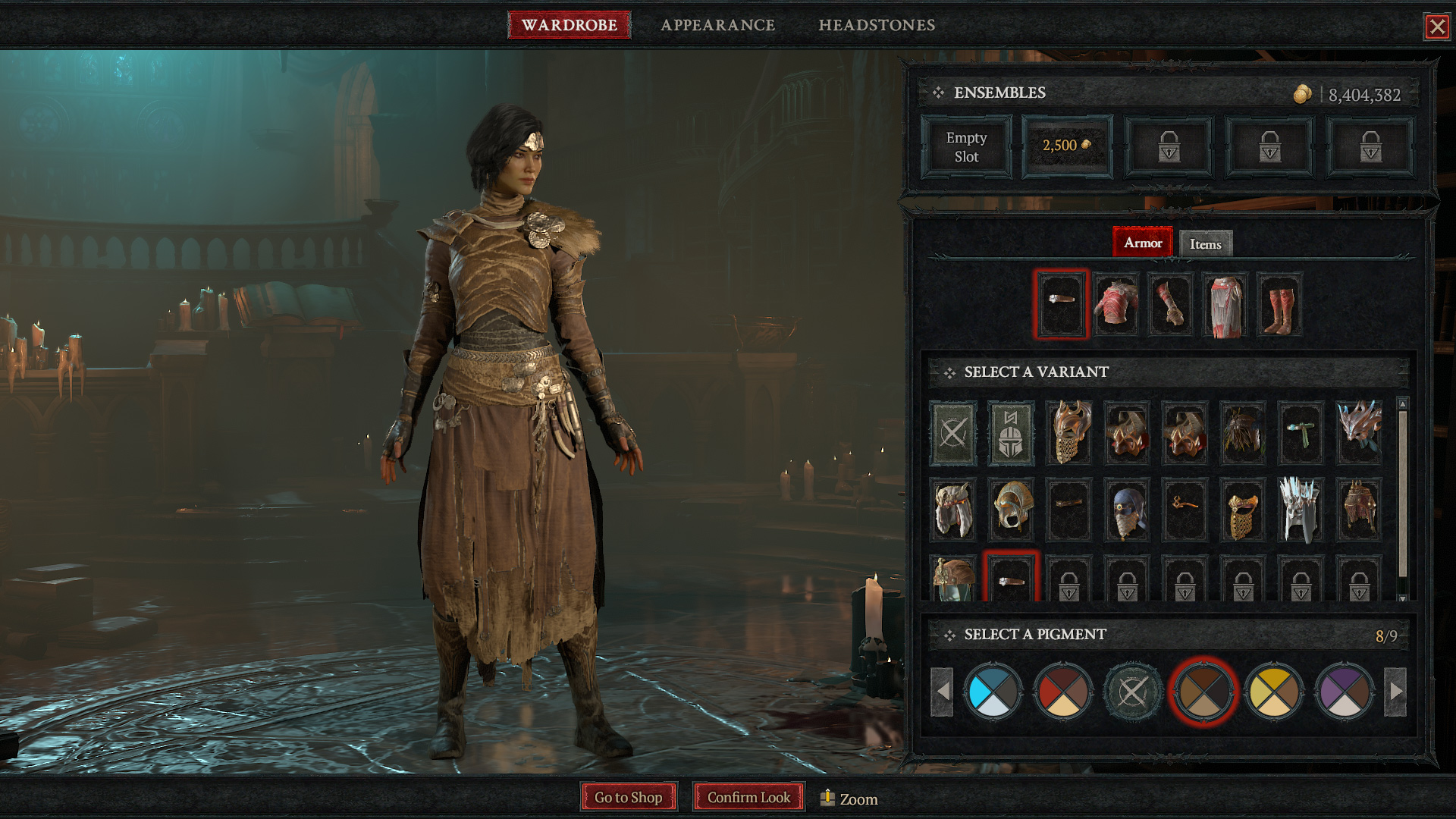
Task: Select the white spiked crown variant
Action: (x=1301, y=510)
